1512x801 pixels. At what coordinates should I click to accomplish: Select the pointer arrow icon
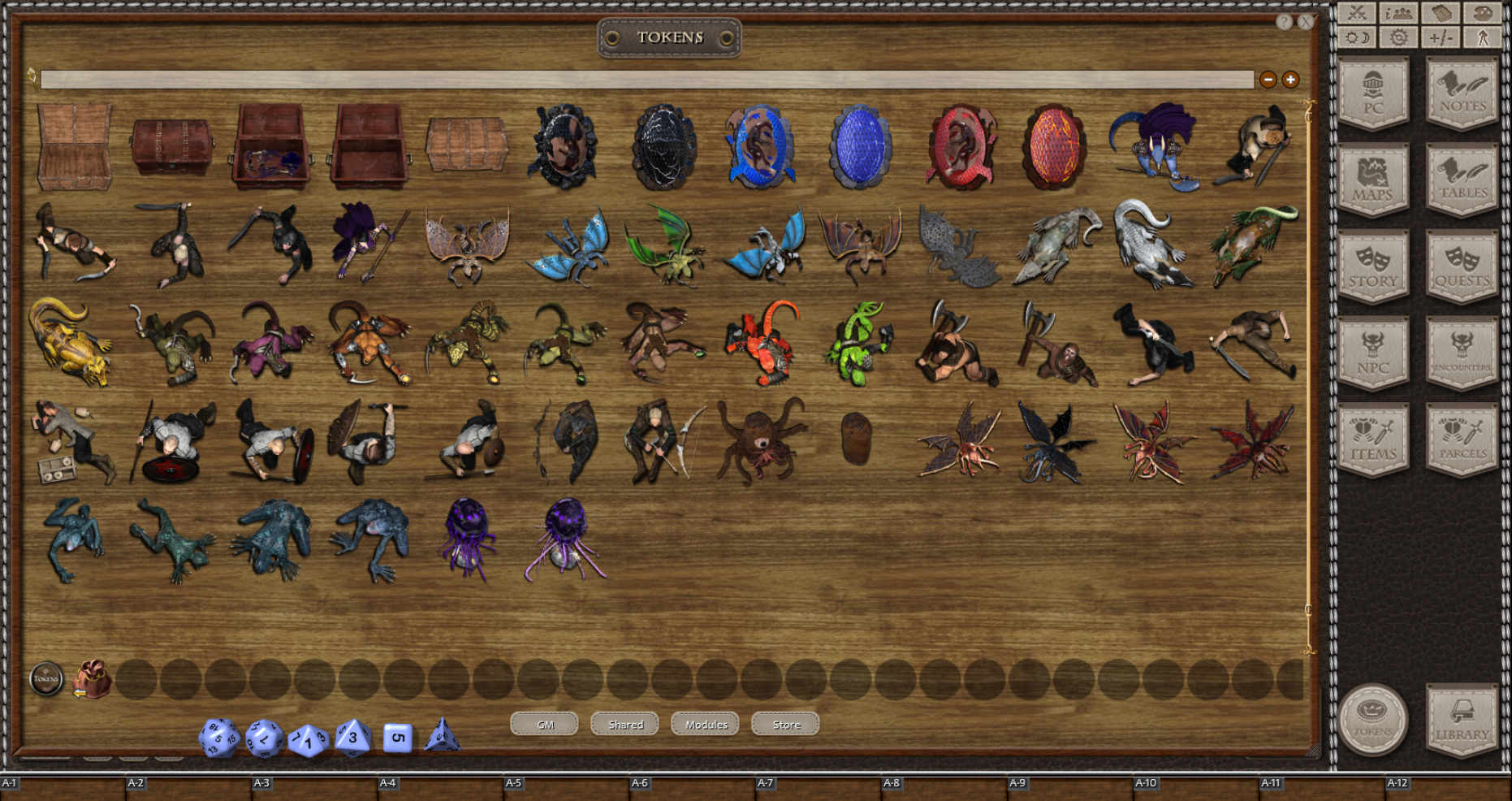pos(1483,39)
